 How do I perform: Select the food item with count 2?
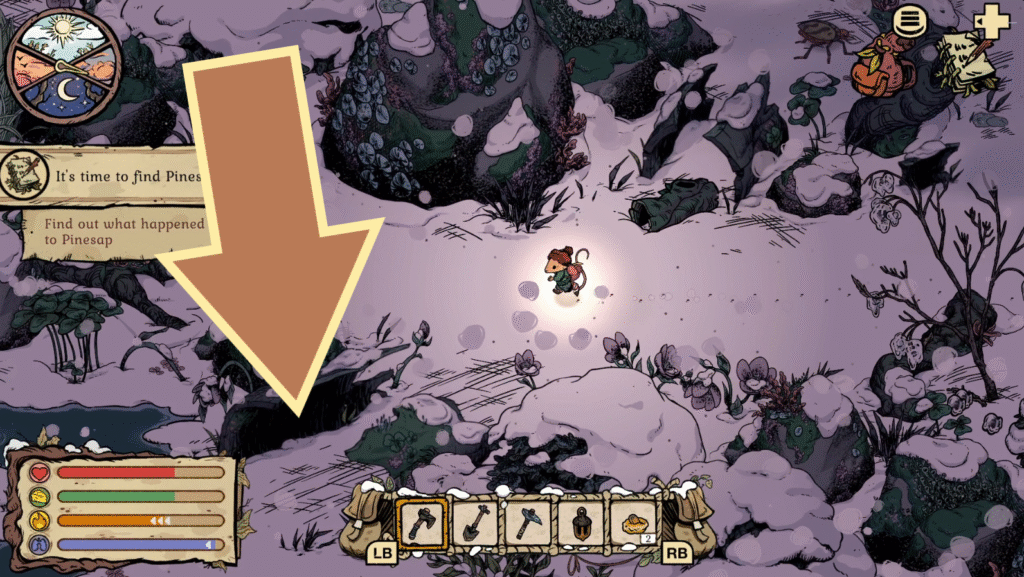pos(636,522)
